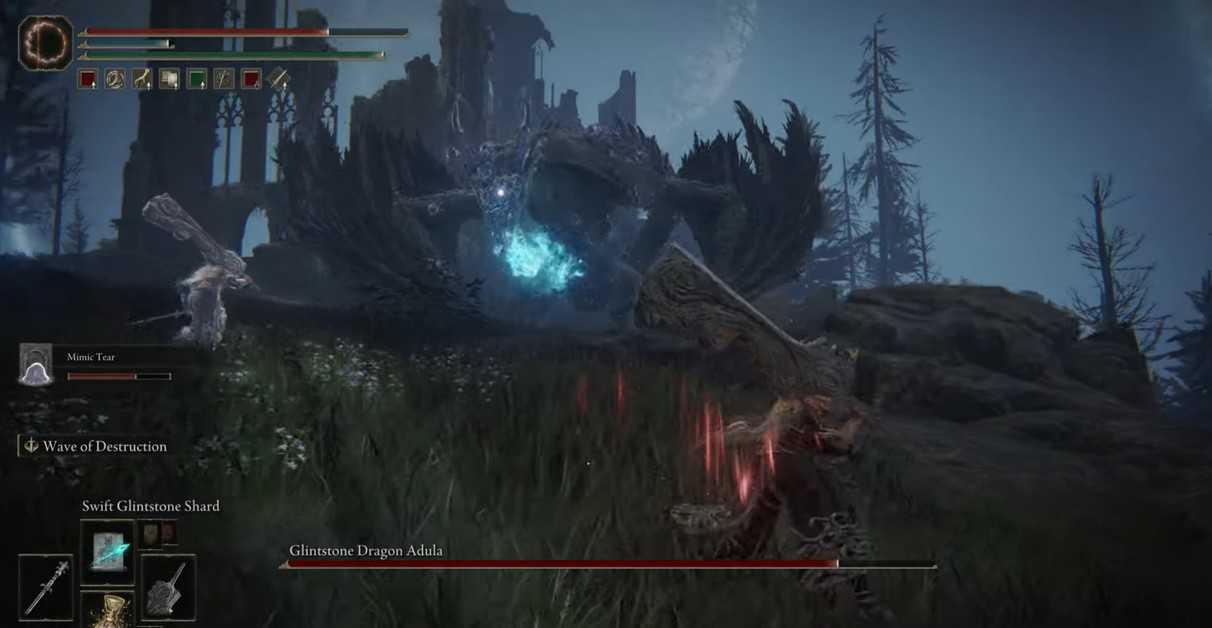
Task: Select the Swift Glintstone Shard spell slot
Action: (x=107, y=551)
